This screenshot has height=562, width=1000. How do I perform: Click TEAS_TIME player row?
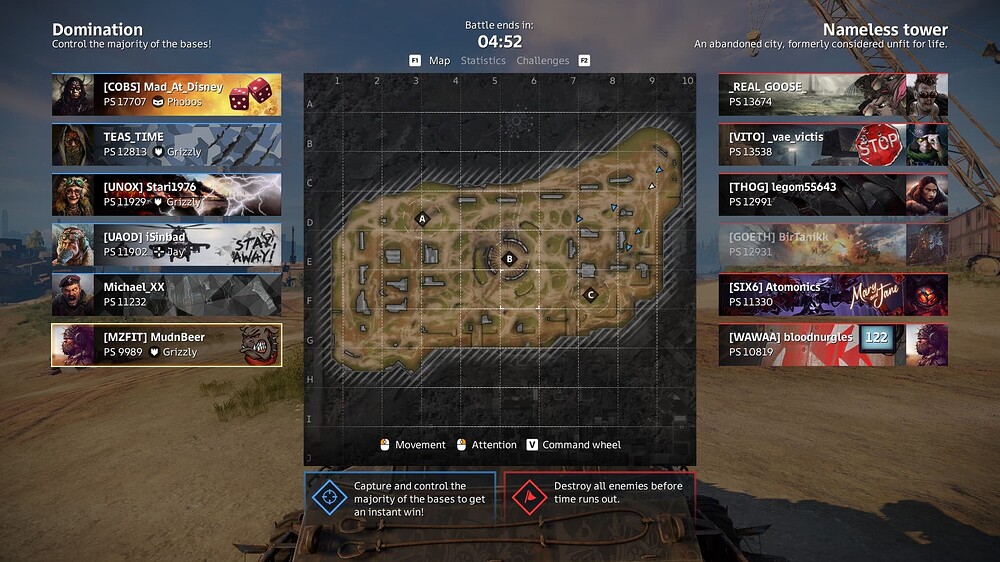[x=166, y=144]
